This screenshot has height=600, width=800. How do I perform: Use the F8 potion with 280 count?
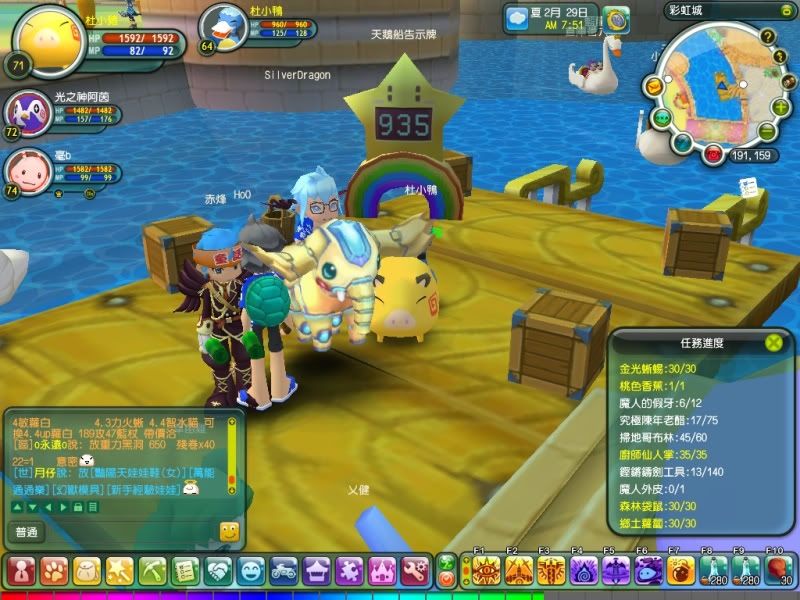pos(714,571)
